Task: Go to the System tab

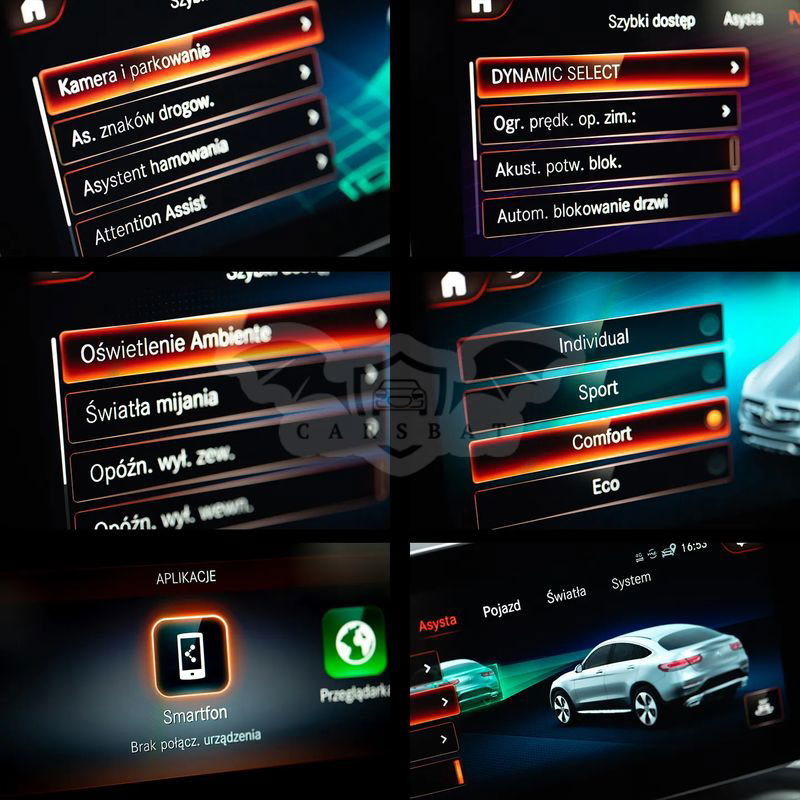Action: (x=631, y=579)
